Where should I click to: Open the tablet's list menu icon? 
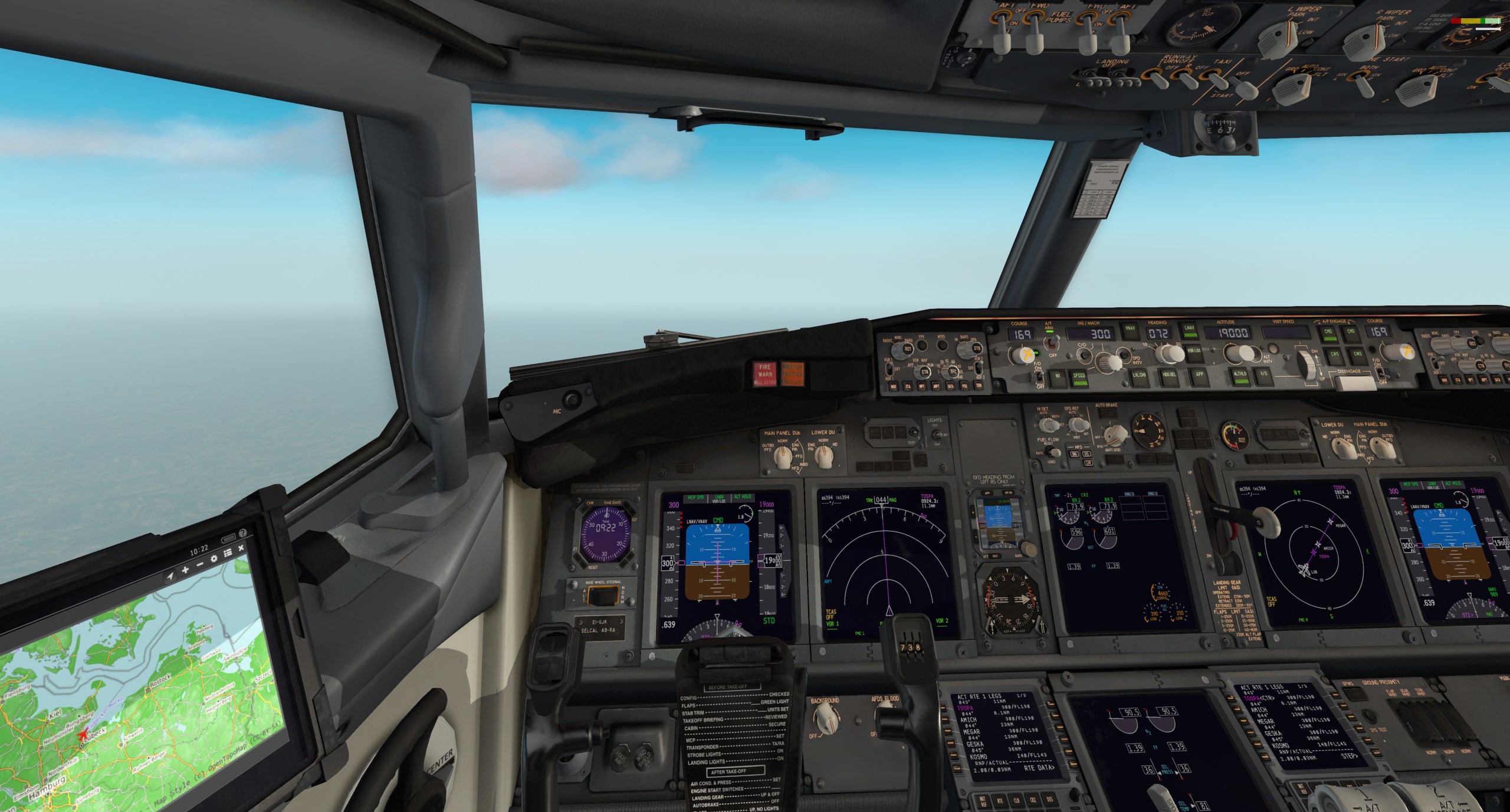pos(228,553)
